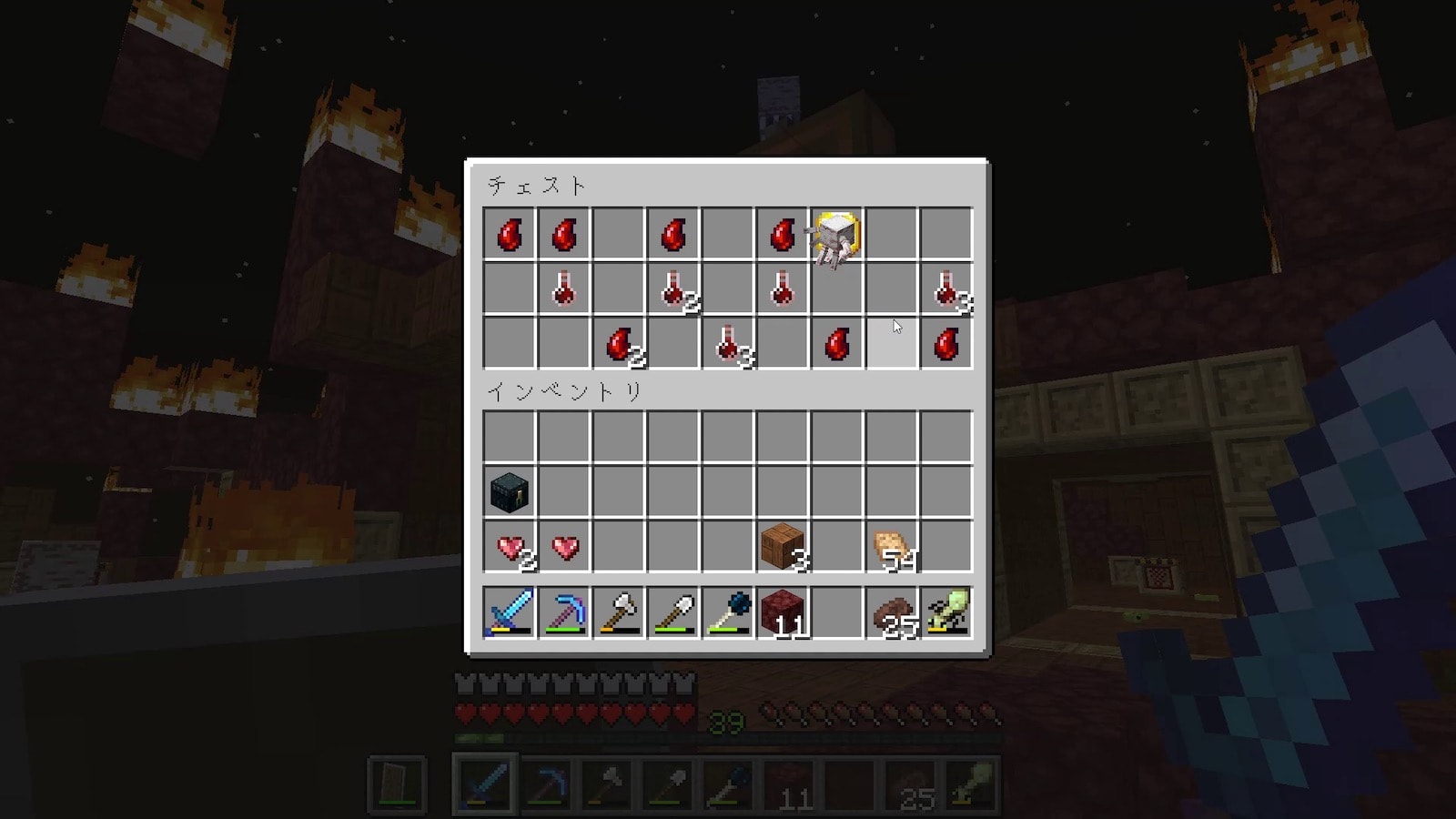Choose the iron shovel in the hotbar

pyautogui.click(x=673, y=612)
